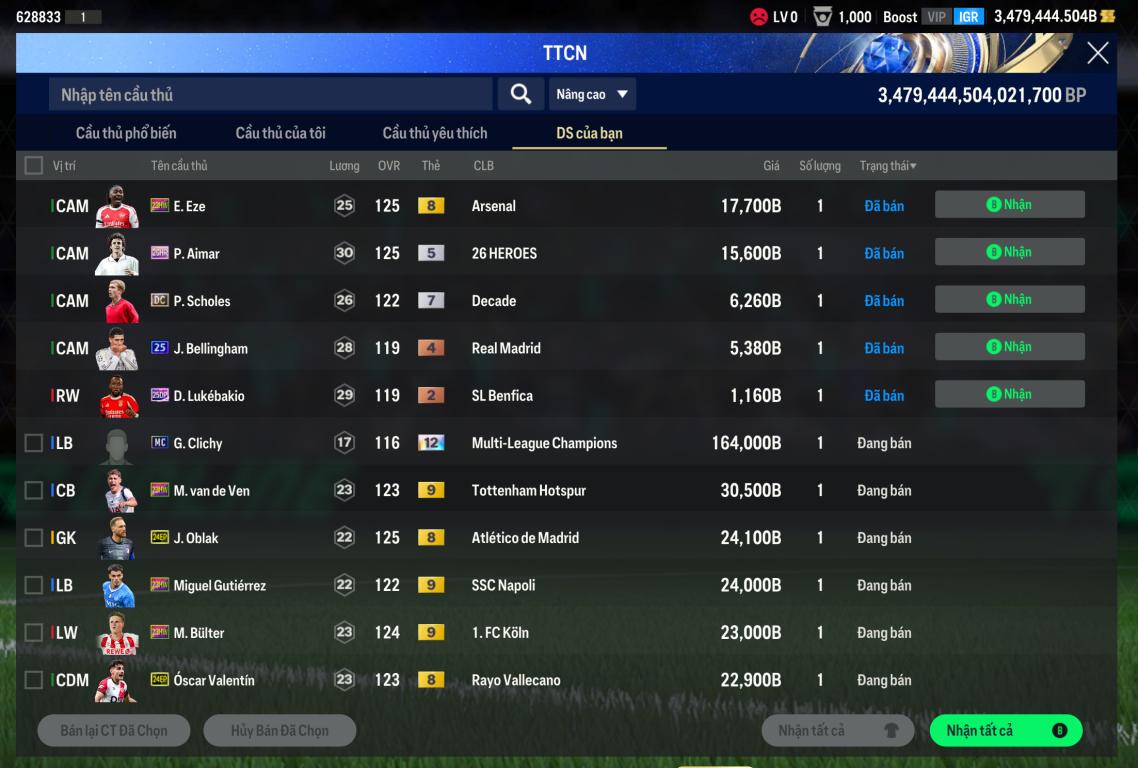Close the TTCN window
Viewport: 1138px width, 768px height.
point(1097,53)
